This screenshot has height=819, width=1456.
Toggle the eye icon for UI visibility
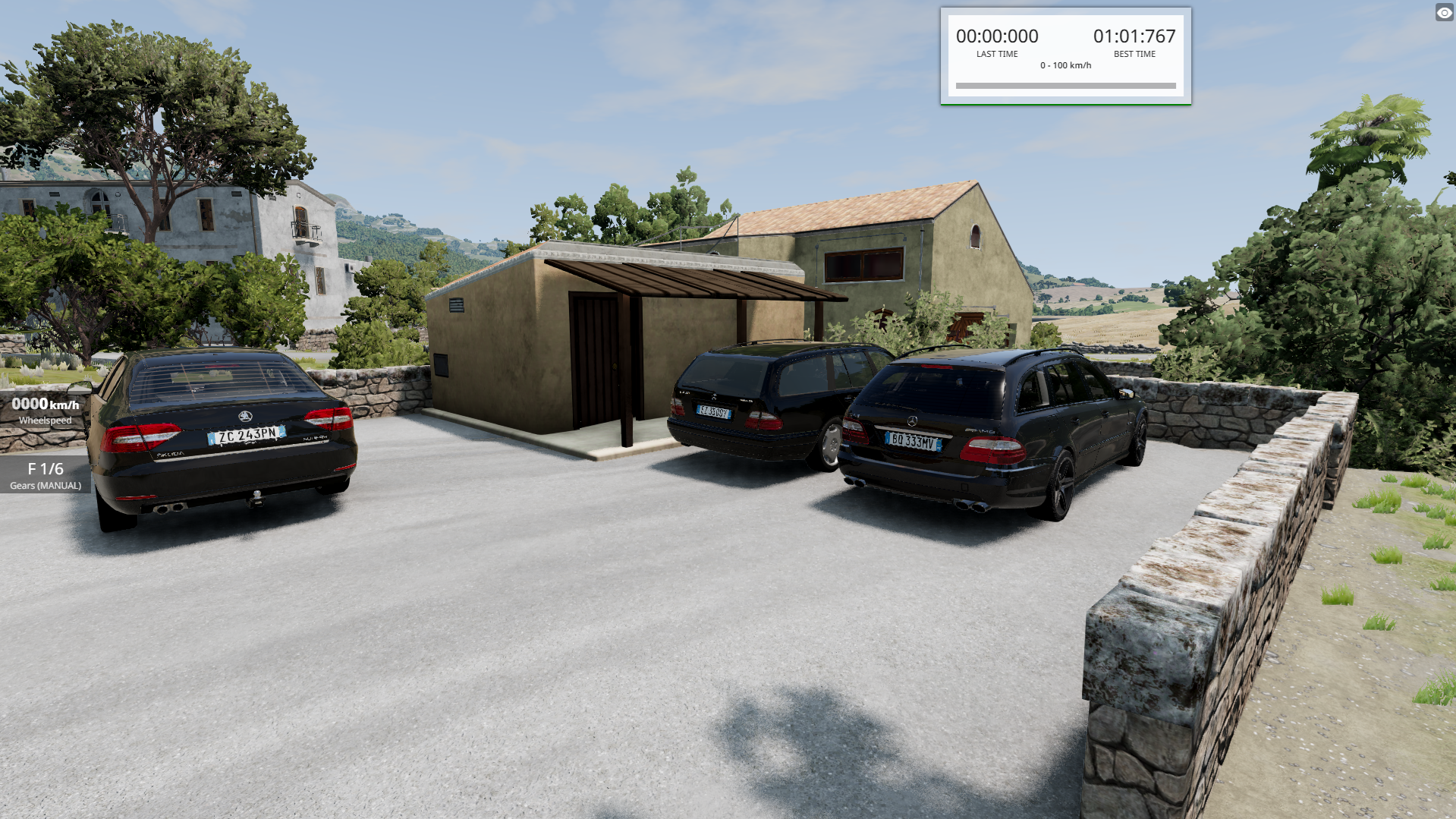pos(1444,13)
